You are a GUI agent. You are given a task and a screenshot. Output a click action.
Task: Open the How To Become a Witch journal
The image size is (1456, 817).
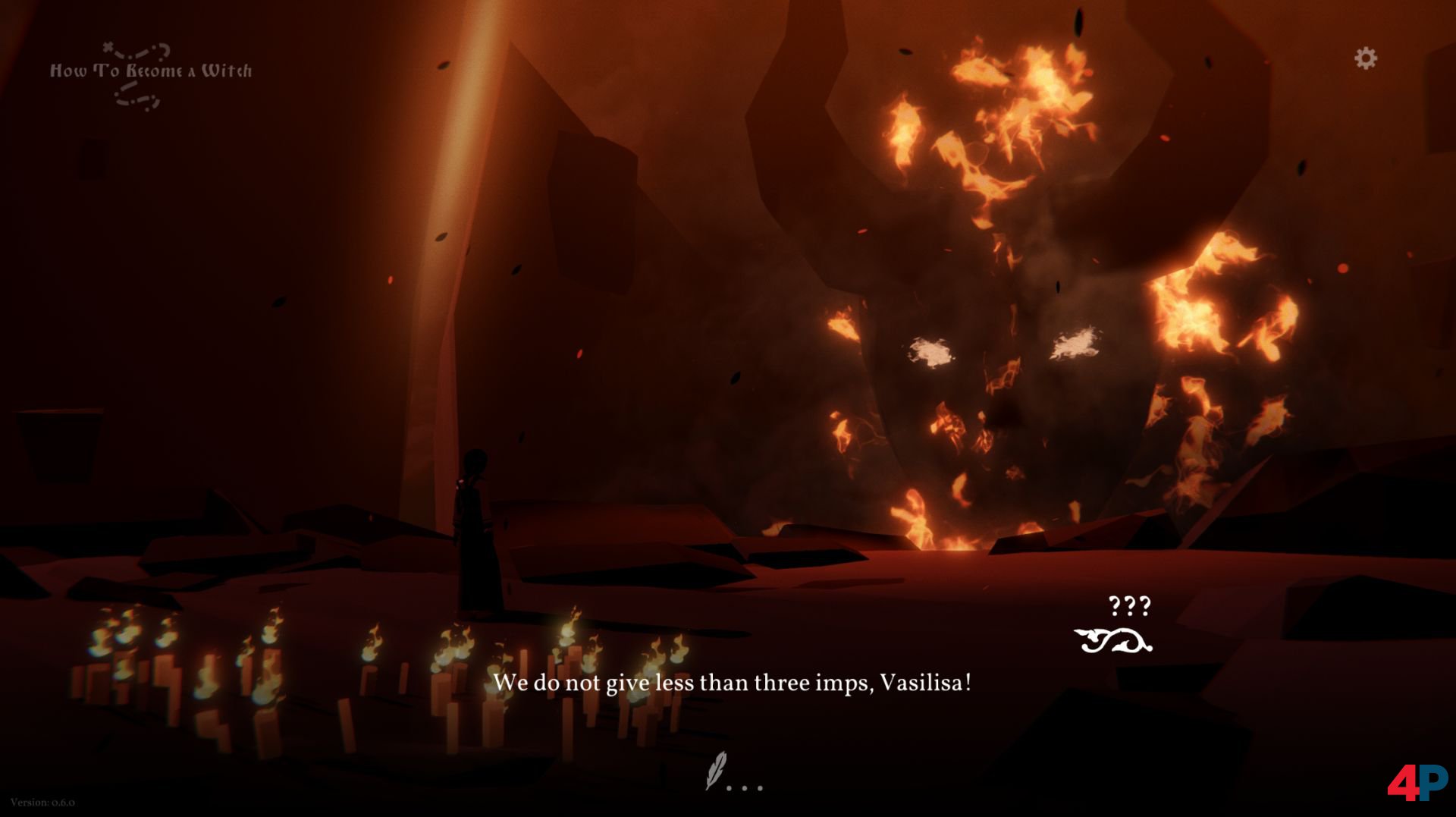pos(150,72)
